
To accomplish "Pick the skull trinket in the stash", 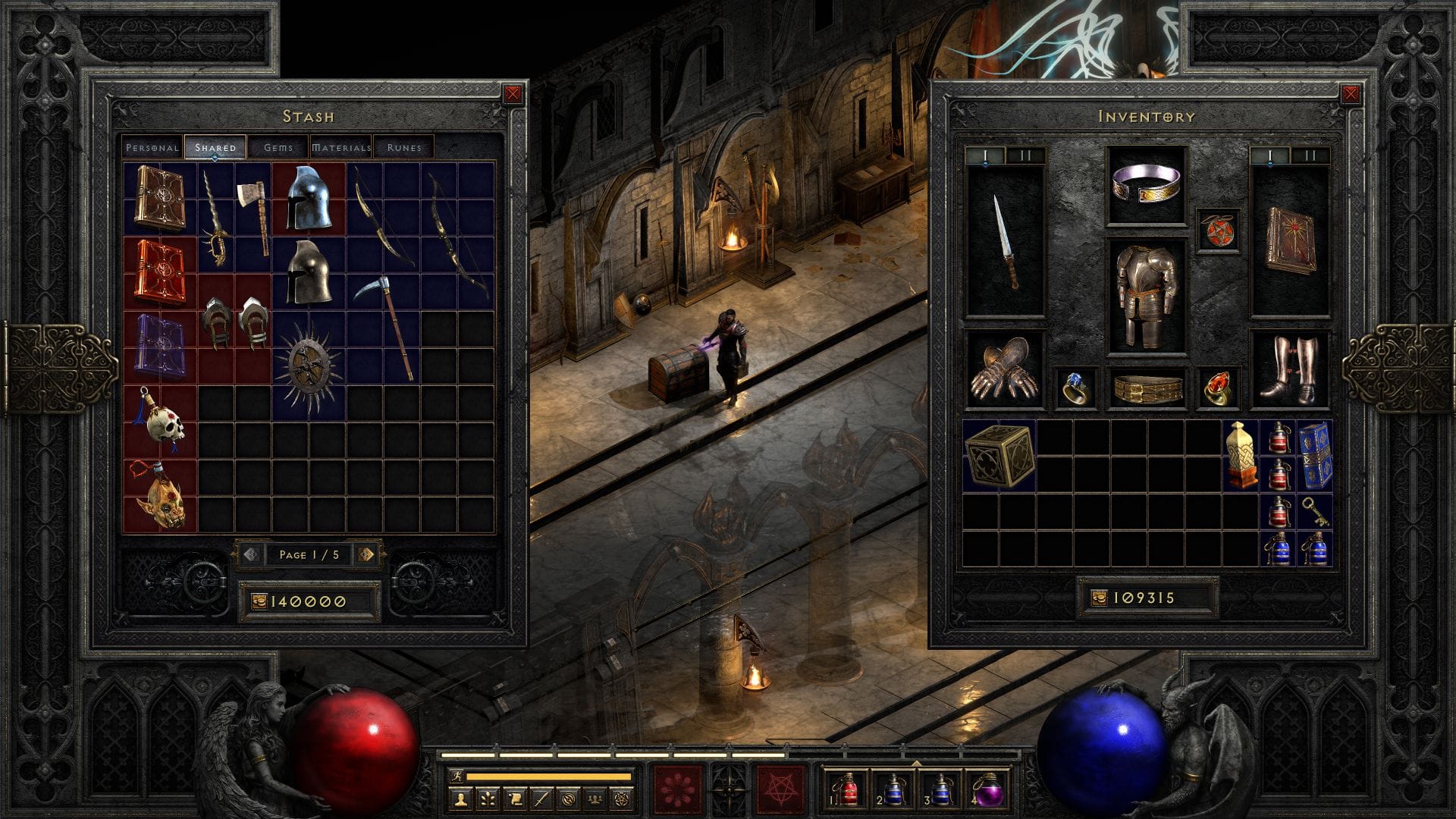I will 160,419.
